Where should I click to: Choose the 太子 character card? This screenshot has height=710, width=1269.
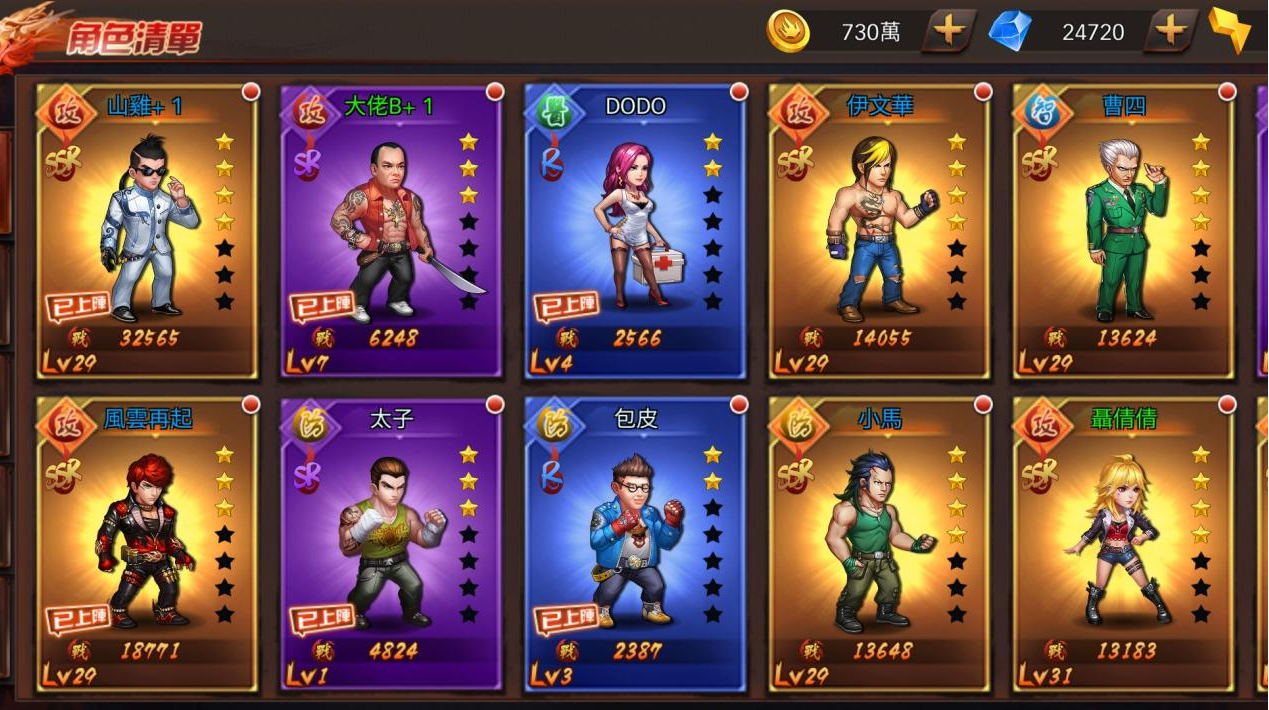pyautogui.click(x=391, y=544)
